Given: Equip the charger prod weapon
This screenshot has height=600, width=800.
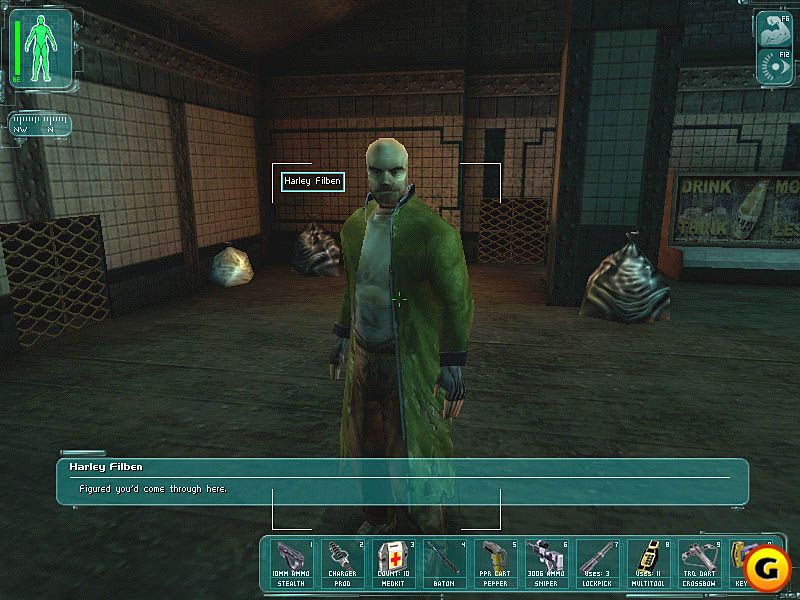Looking at the screenshot, I should [342, 563].
